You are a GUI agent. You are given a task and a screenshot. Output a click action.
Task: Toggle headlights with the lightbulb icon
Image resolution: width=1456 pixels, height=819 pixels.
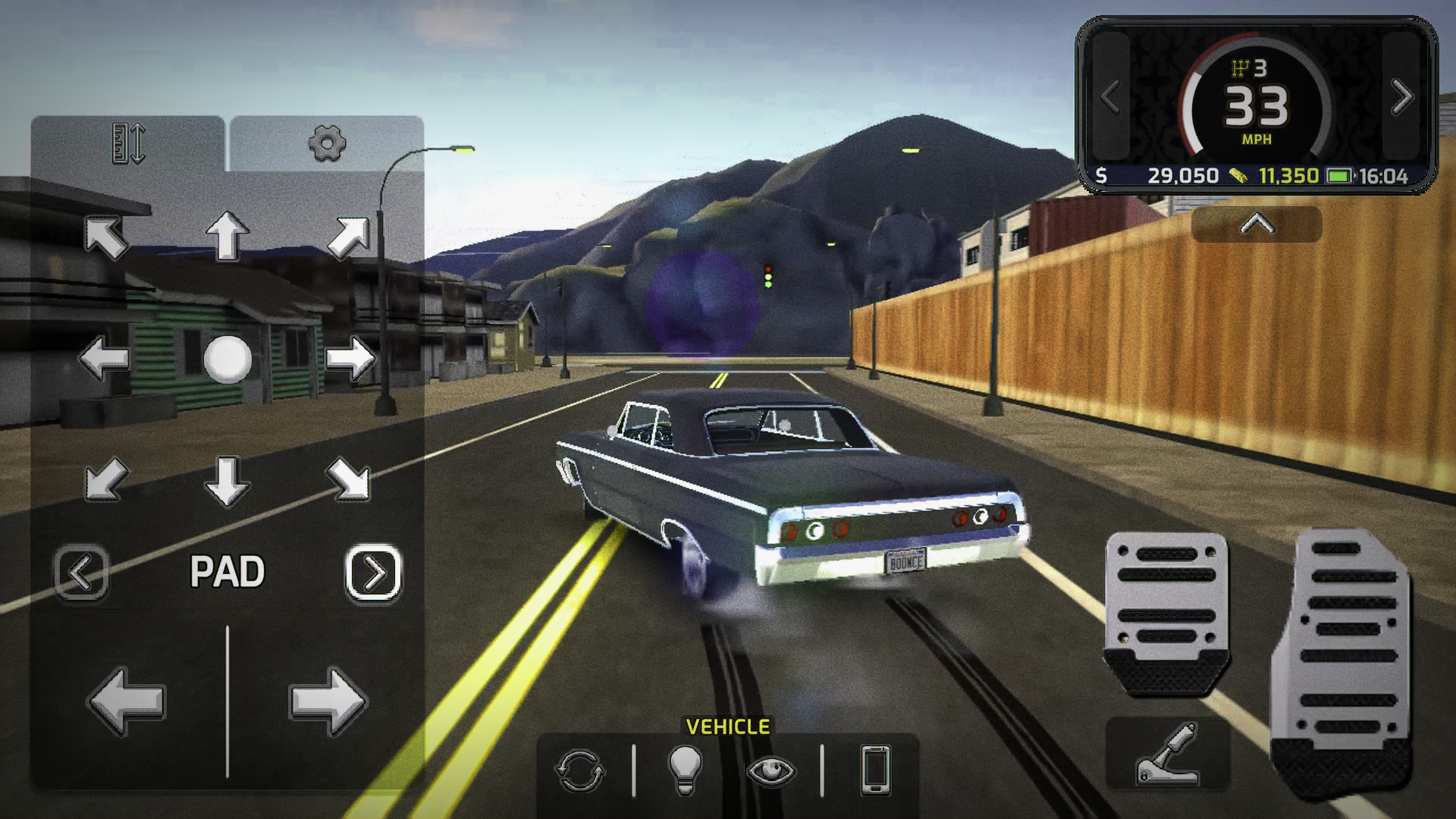tap(684, 770)
